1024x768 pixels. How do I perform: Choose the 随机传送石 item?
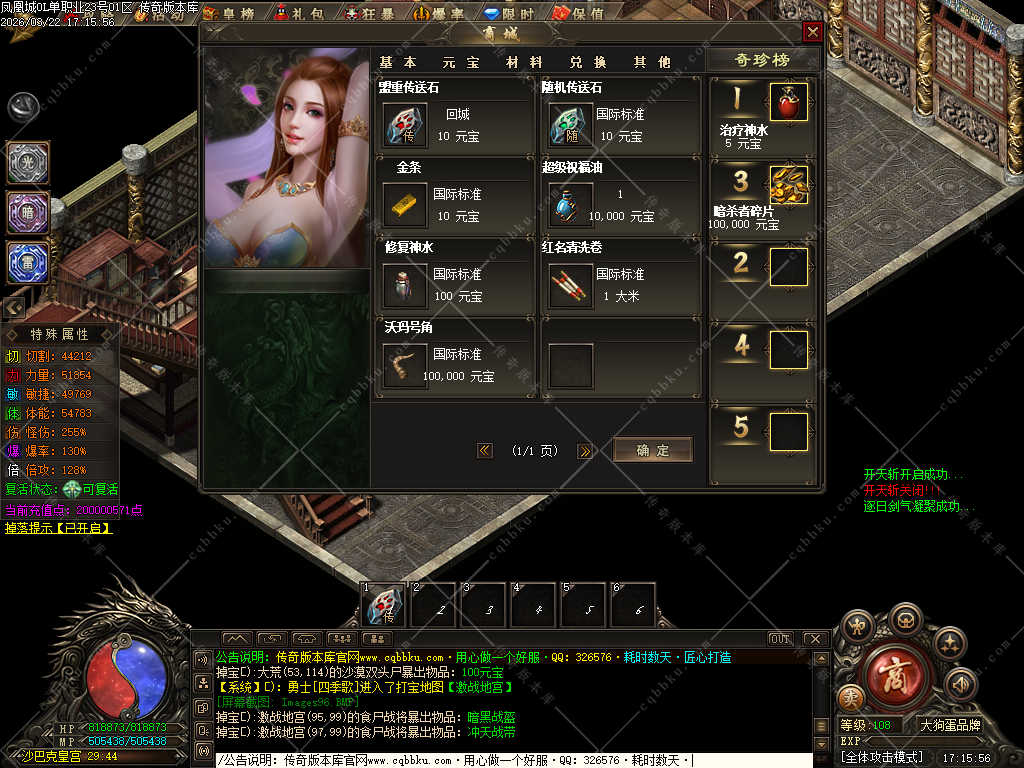coord(569,125)
